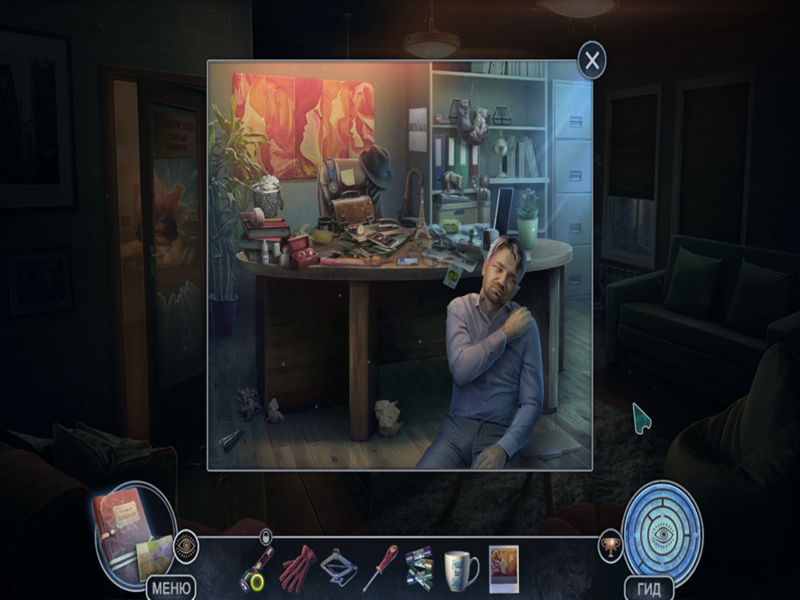Choose the red-handled screwdriver

pyautogui.click(x=379, y=569)
